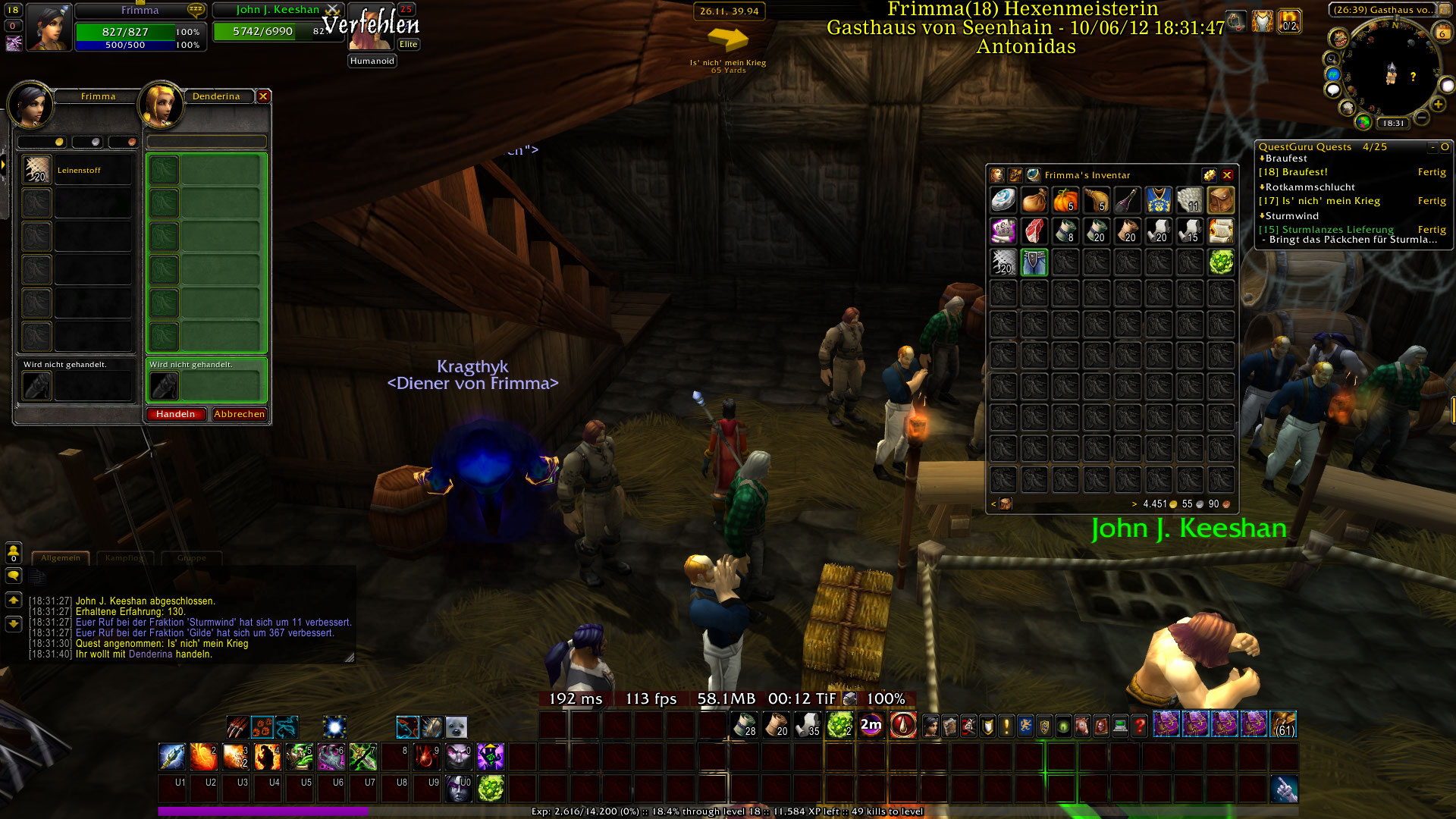Select the green-bordered pants item in the bag
Viewport: 1456px width, 819px height.
coord(1034,262)
